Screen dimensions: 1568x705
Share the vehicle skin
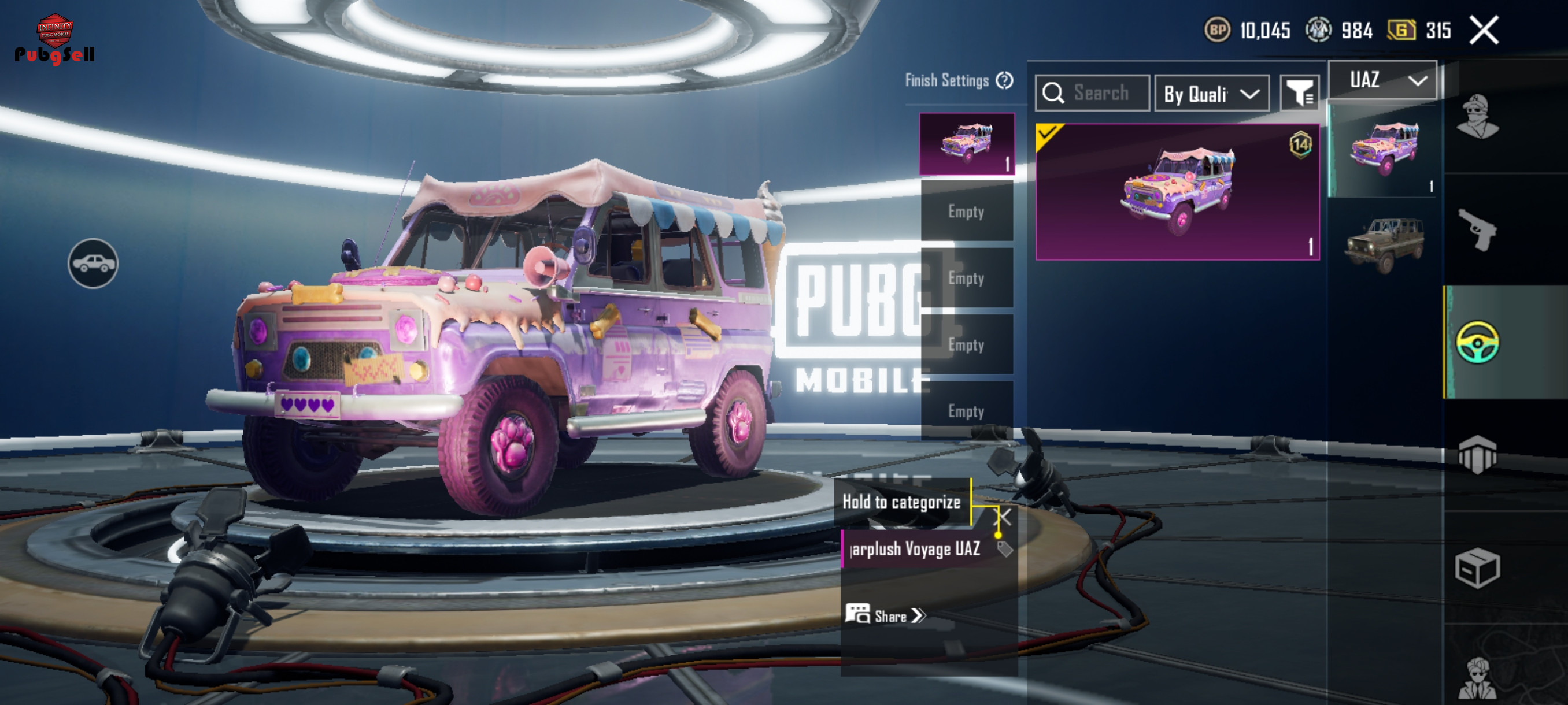tap(885, 615)
